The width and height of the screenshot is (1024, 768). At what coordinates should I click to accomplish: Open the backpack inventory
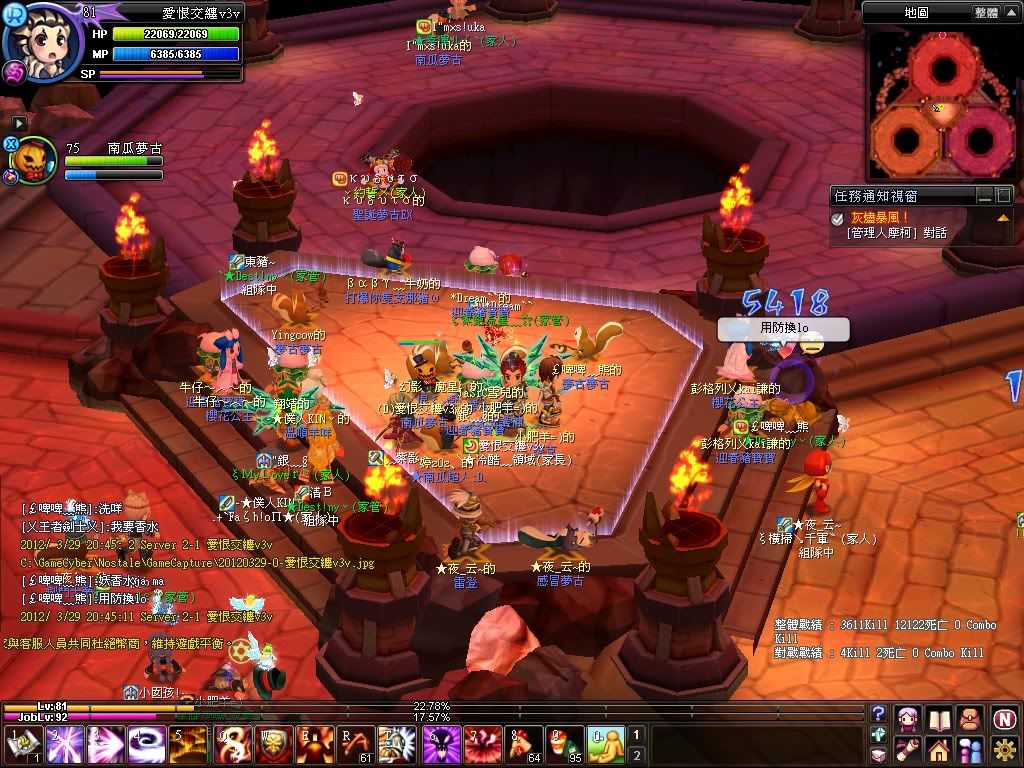pyautogui.click(x=971, y=718)
